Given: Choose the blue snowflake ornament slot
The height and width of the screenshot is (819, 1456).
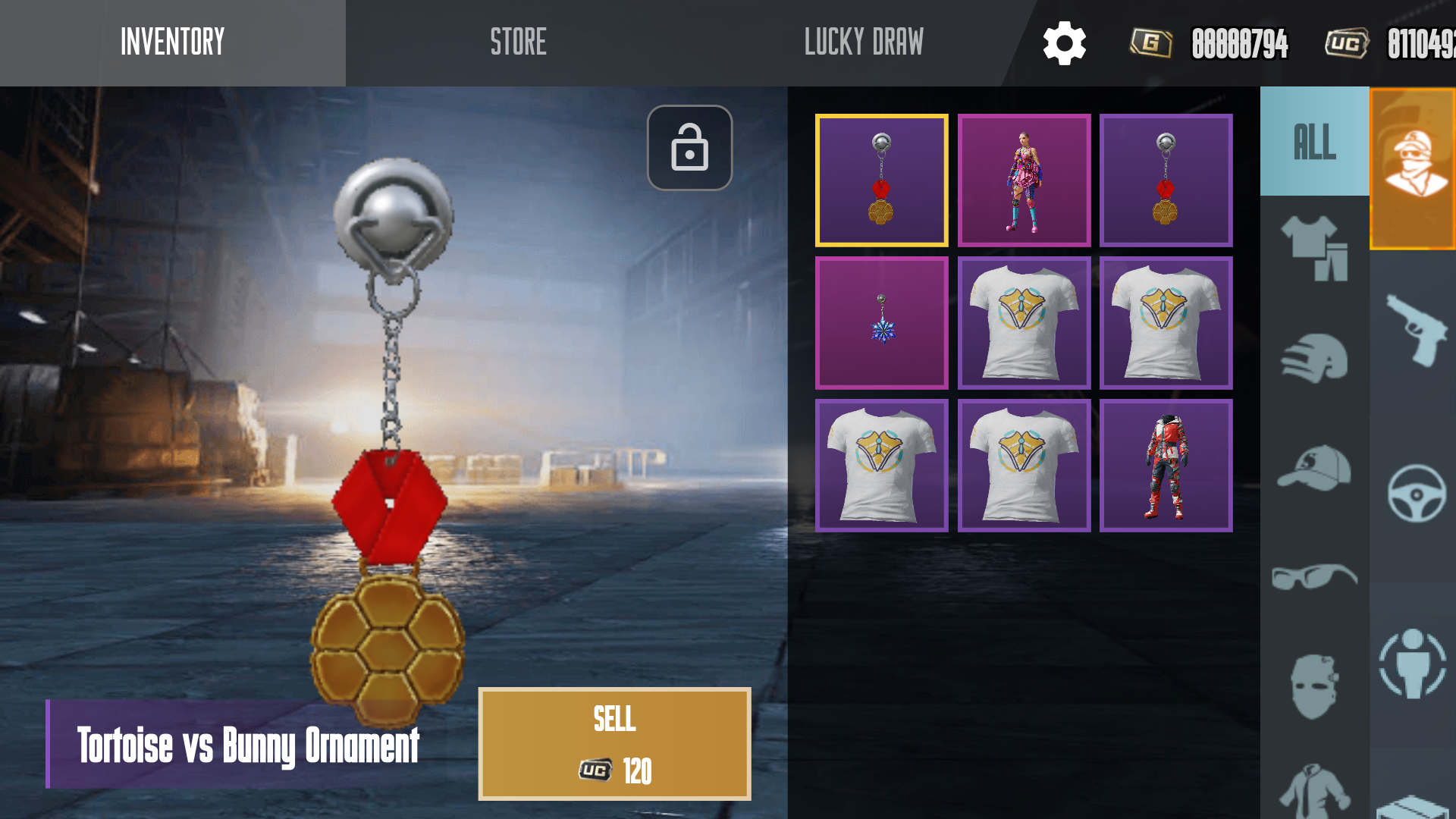Looking at the screenshot, I should [x=881, y=323].
